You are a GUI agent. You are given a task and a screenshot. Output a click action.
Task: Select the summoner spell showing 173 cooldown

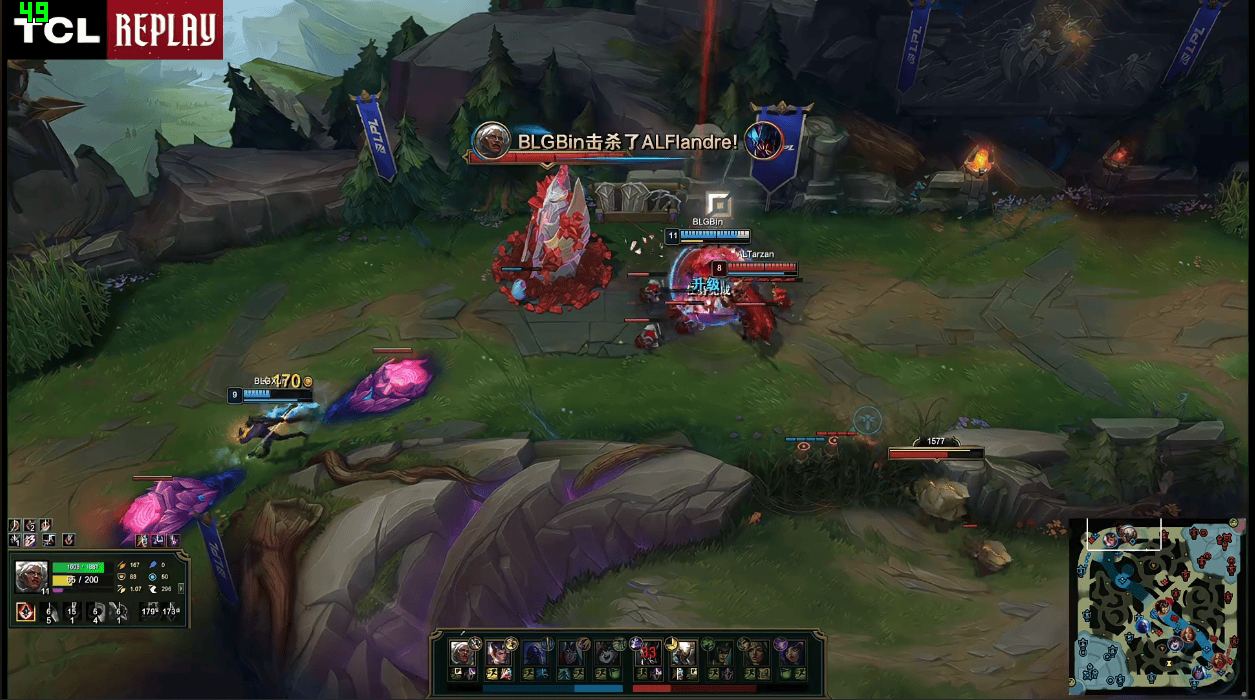(171, 612)
